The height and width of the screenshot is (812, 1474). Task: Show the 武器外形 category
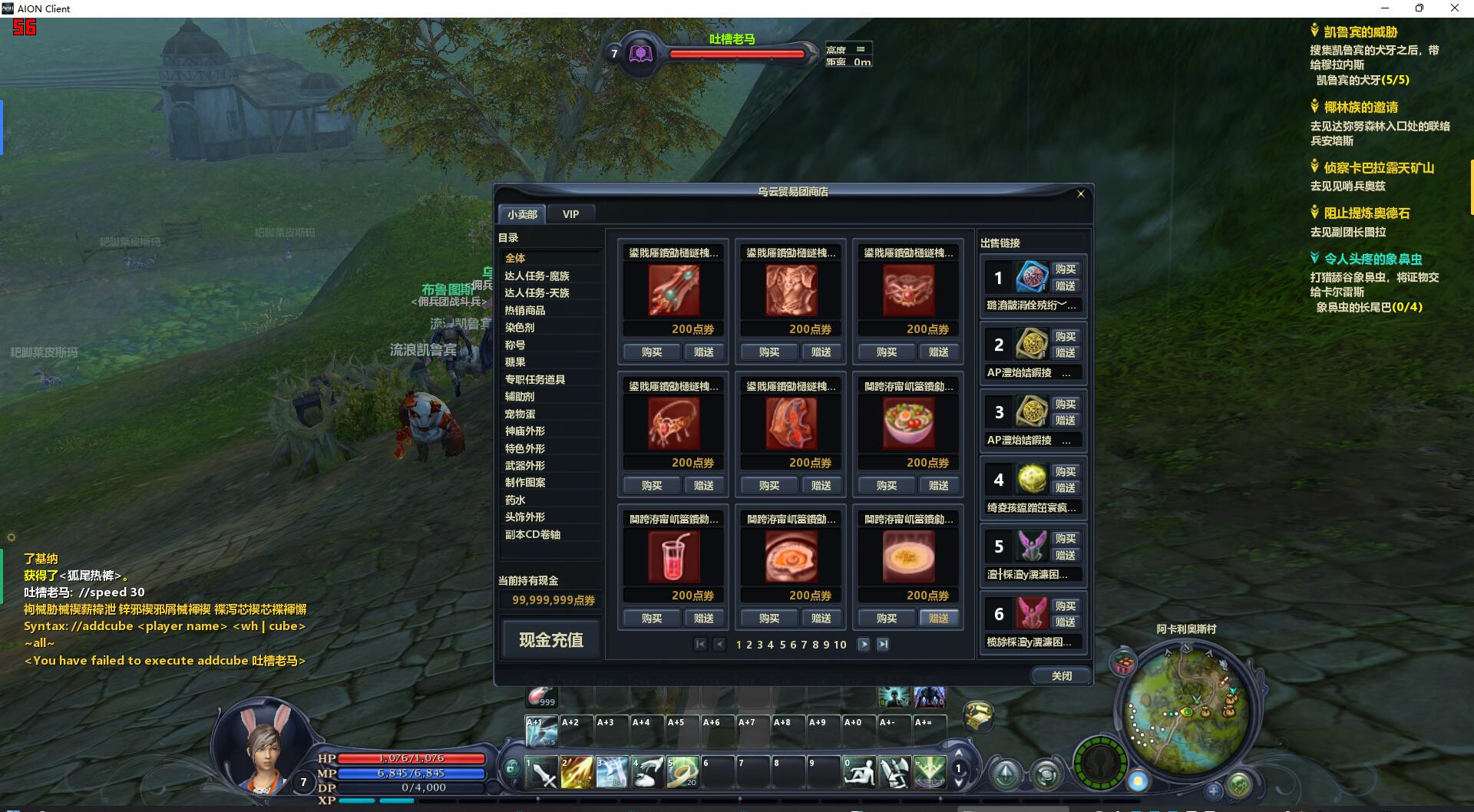click(x=525, y=465)
